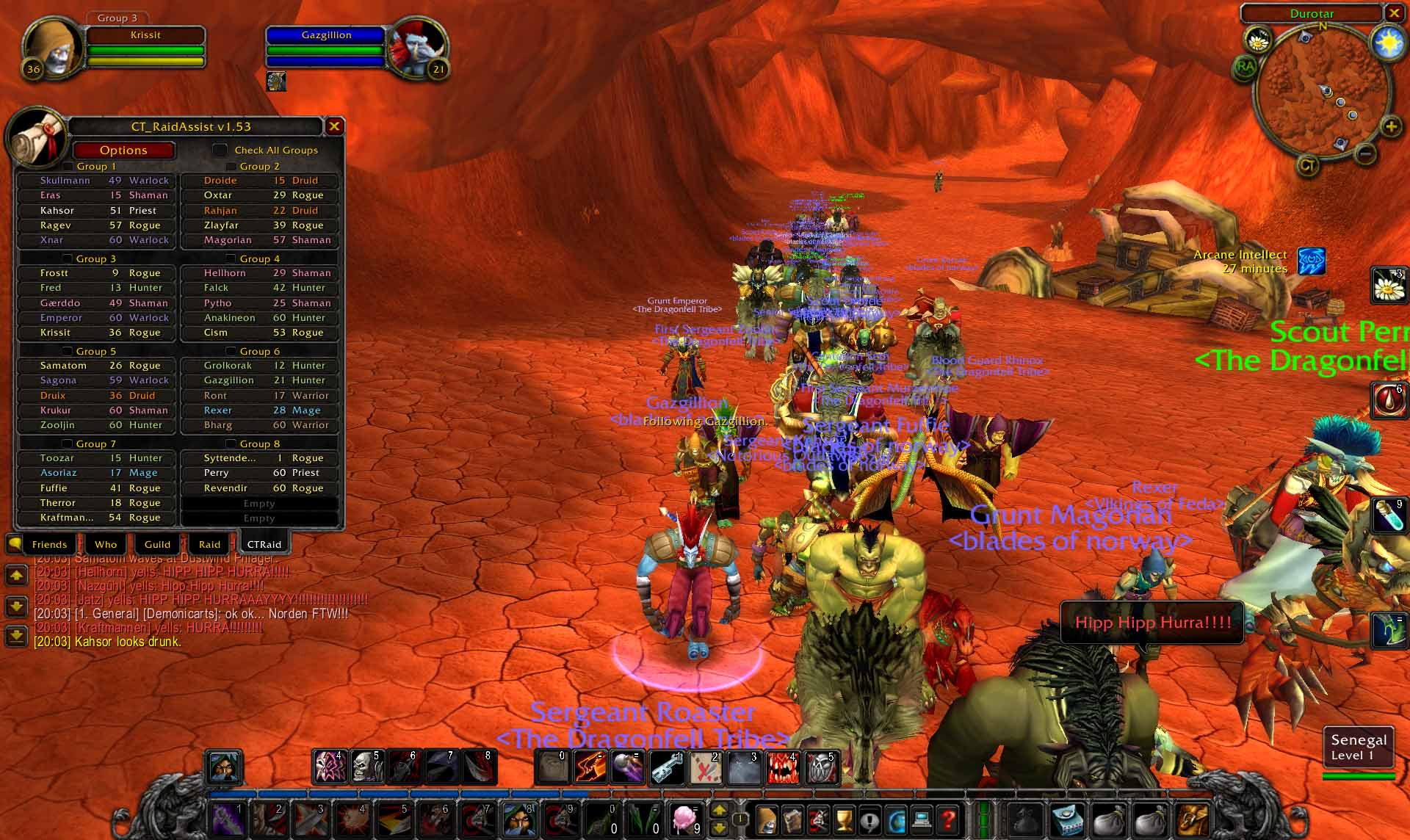Image resolution: width=1410 pixels, height=840 pixels.
Task: Open the CT_RaidAssist Options
Action: (123, 151)
